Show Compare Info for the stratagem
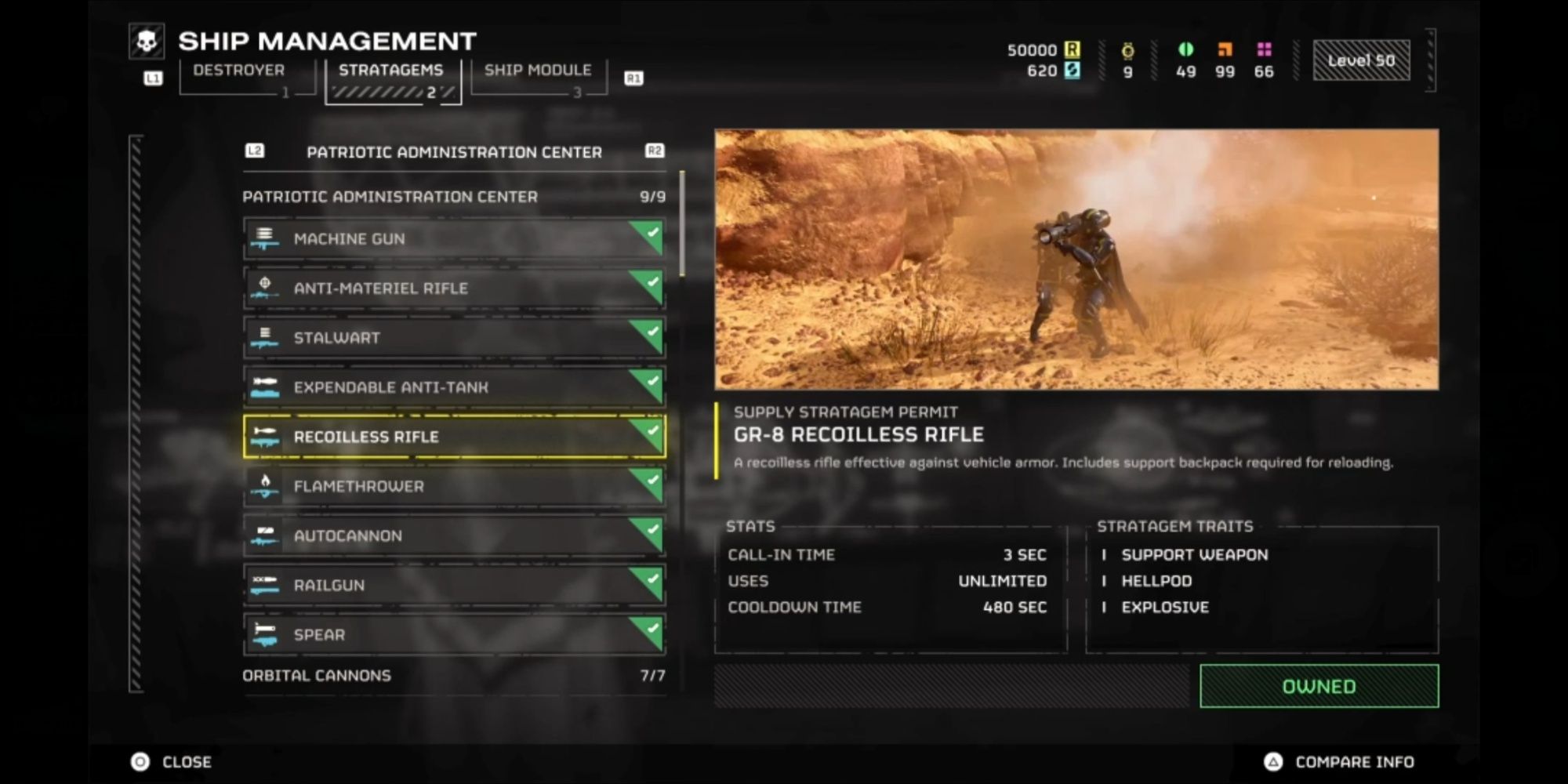This screenshot has height=784, width=1568. pyautogui.click(x=1340, y=762)
